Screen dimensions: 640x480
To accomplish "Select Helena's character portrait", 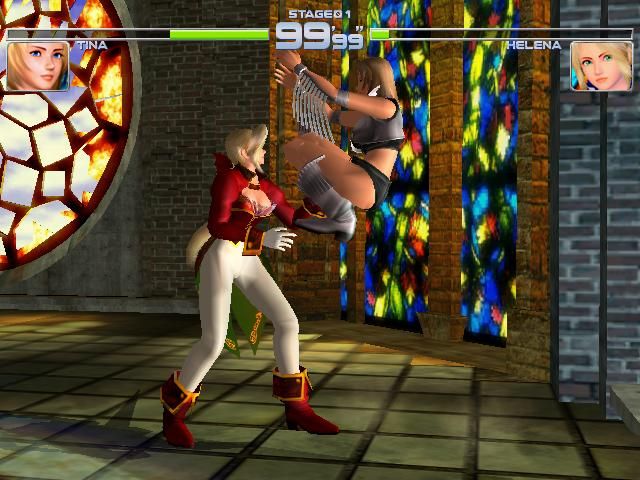I will pyautogui.click(x=601, y=66).
